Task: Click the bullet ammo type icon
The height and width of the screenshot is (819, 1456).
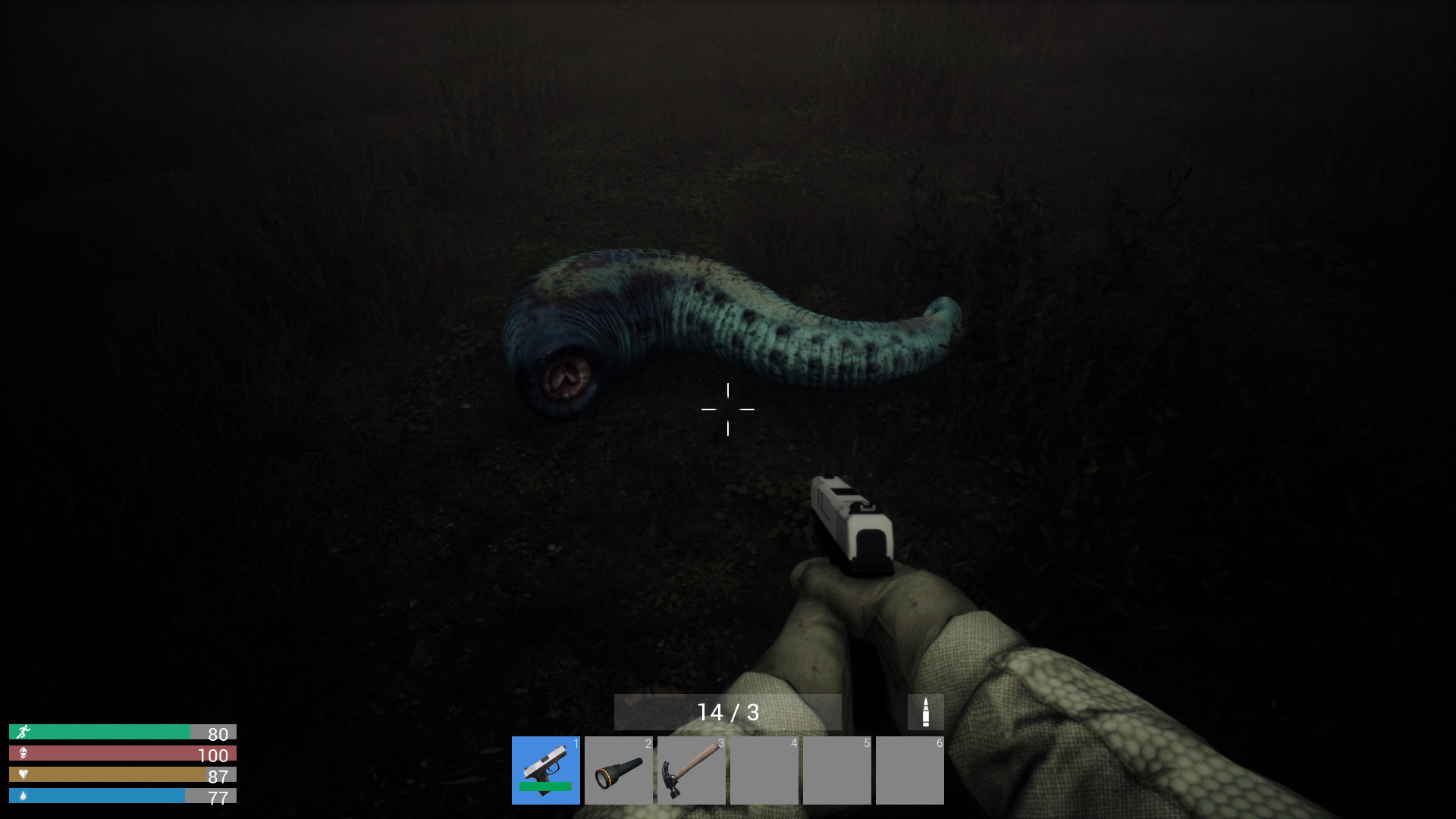Action: (x=927, y=711)
